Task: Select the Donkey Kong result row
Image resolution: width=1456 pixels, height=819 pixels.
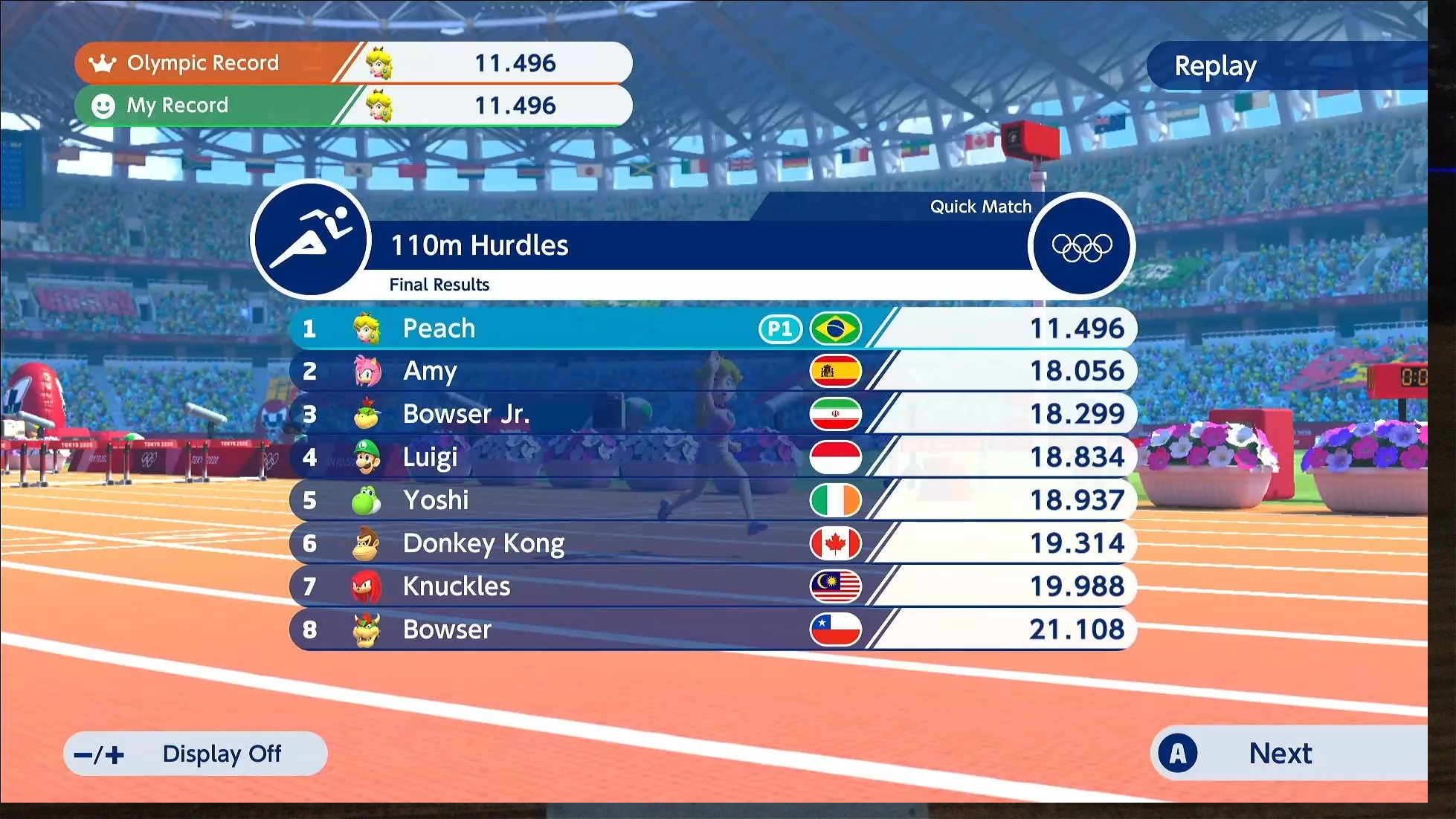Action: point(712,543)
